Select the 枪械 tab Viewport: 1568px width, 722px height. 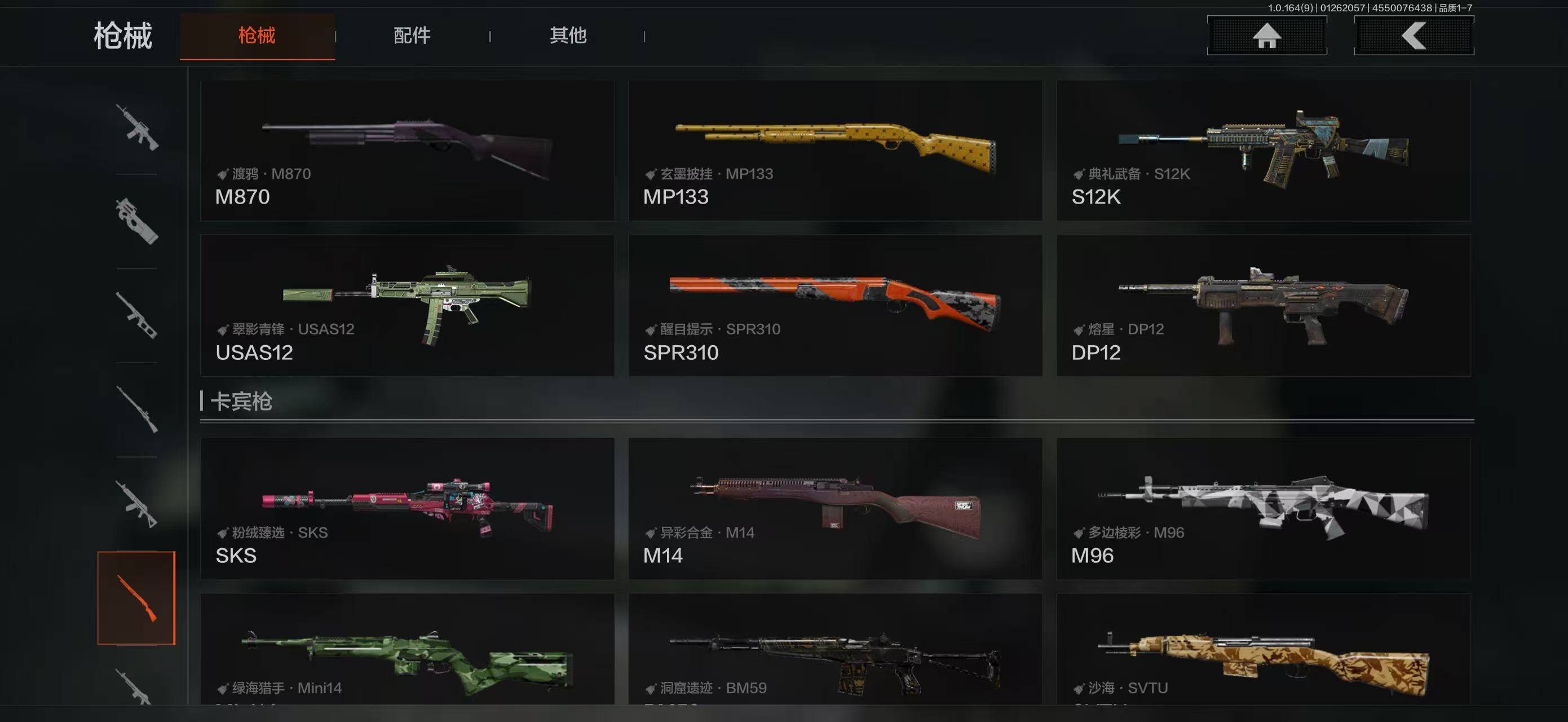257,36
